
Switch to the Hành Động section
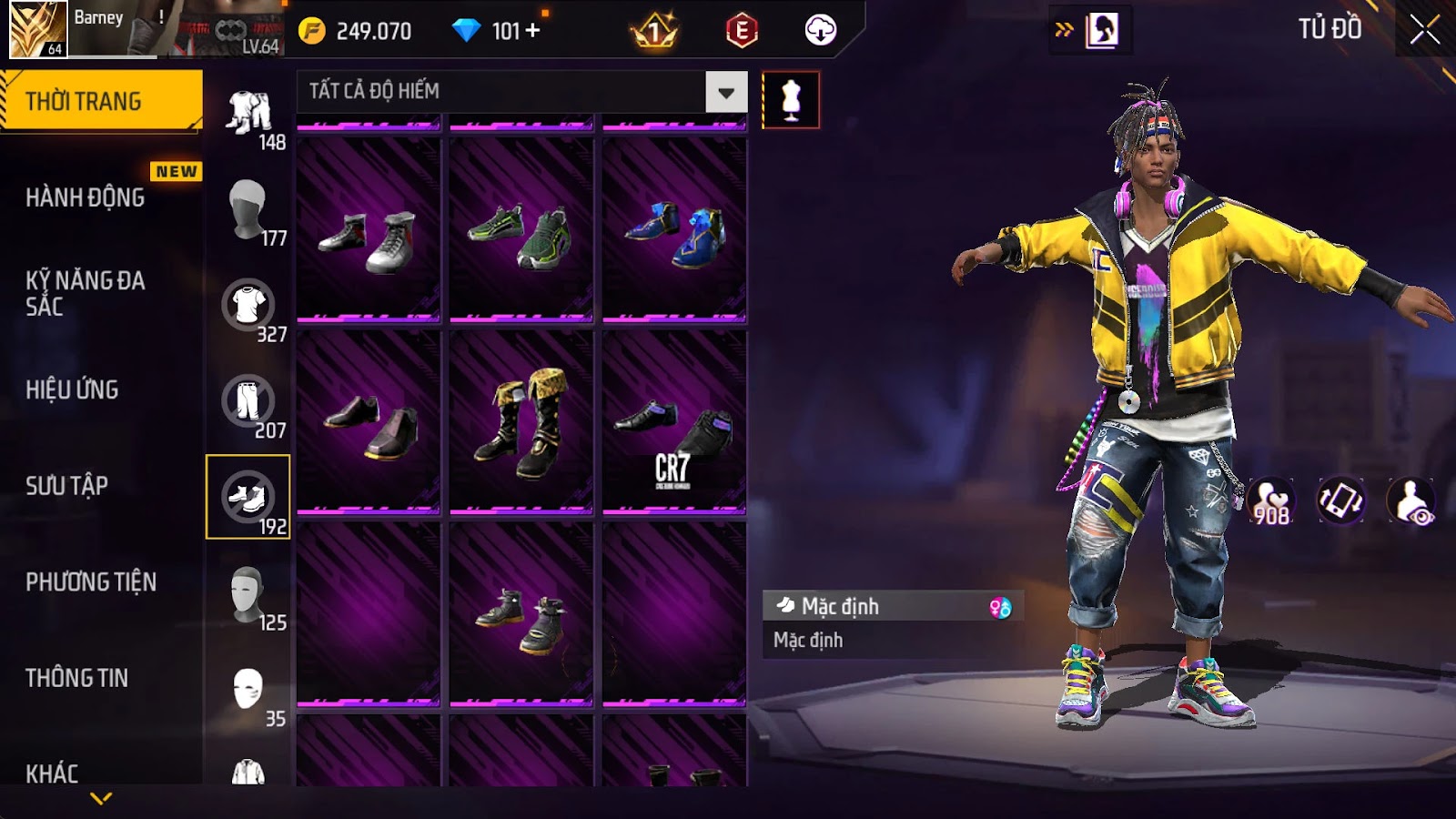[x=86, y=197]
